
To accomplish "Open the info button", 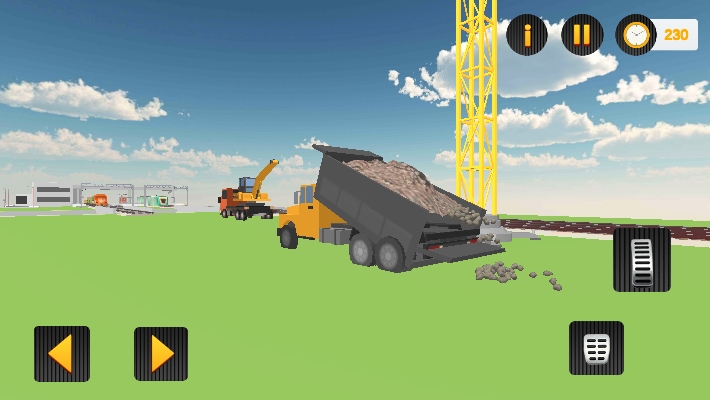I will point(527,35).
